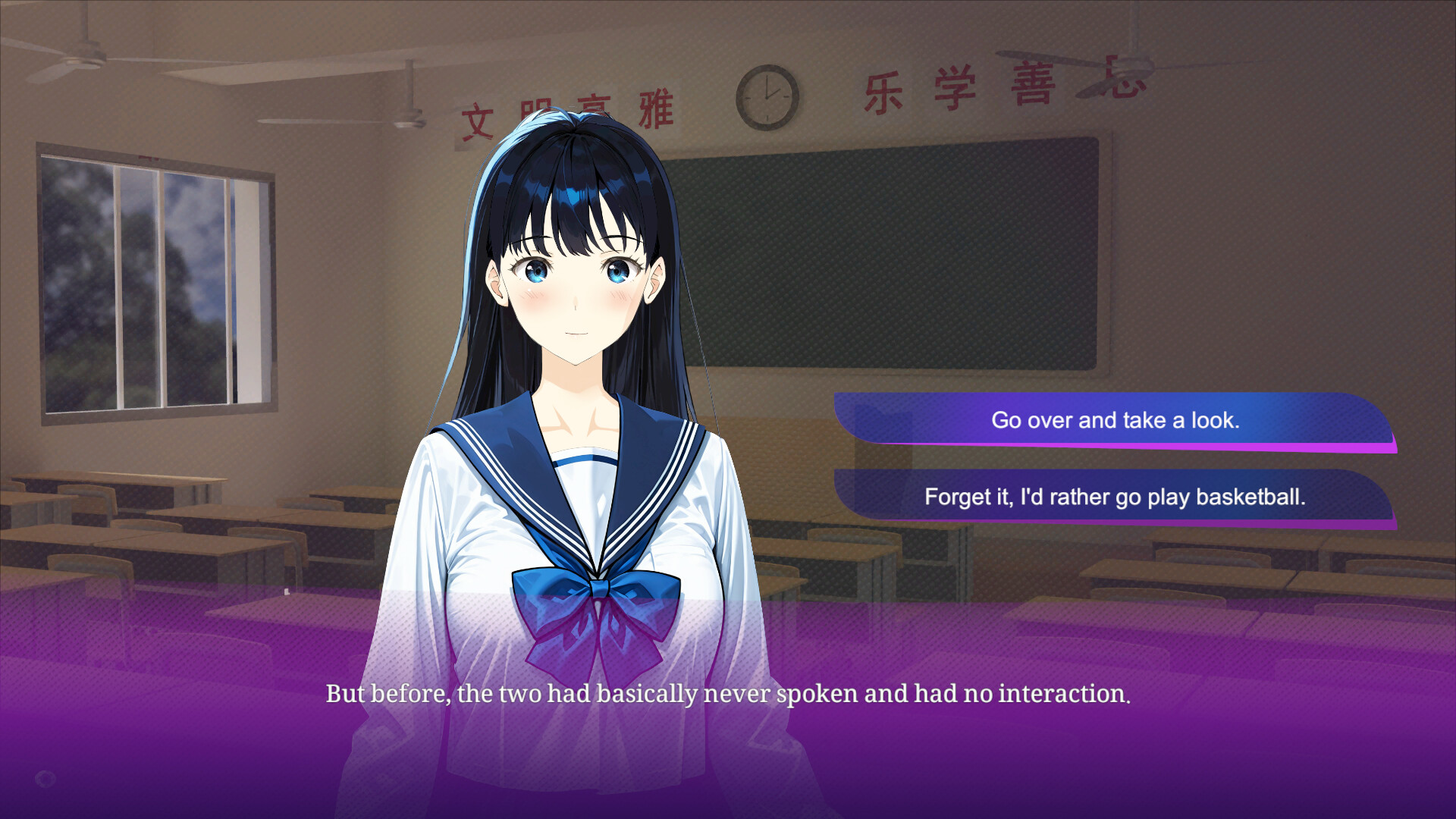Open the faint gear icon settings
This screenshot has width=1456, height=819.
coord(45,778)
